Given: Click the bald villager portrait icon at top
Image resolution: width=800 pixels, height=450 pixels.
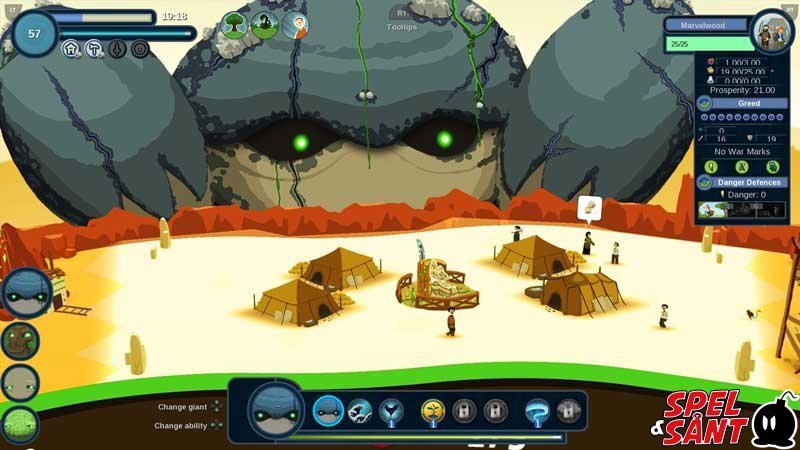Looking at the screenshot, I should pyautogui.click(x=295, y=25).
